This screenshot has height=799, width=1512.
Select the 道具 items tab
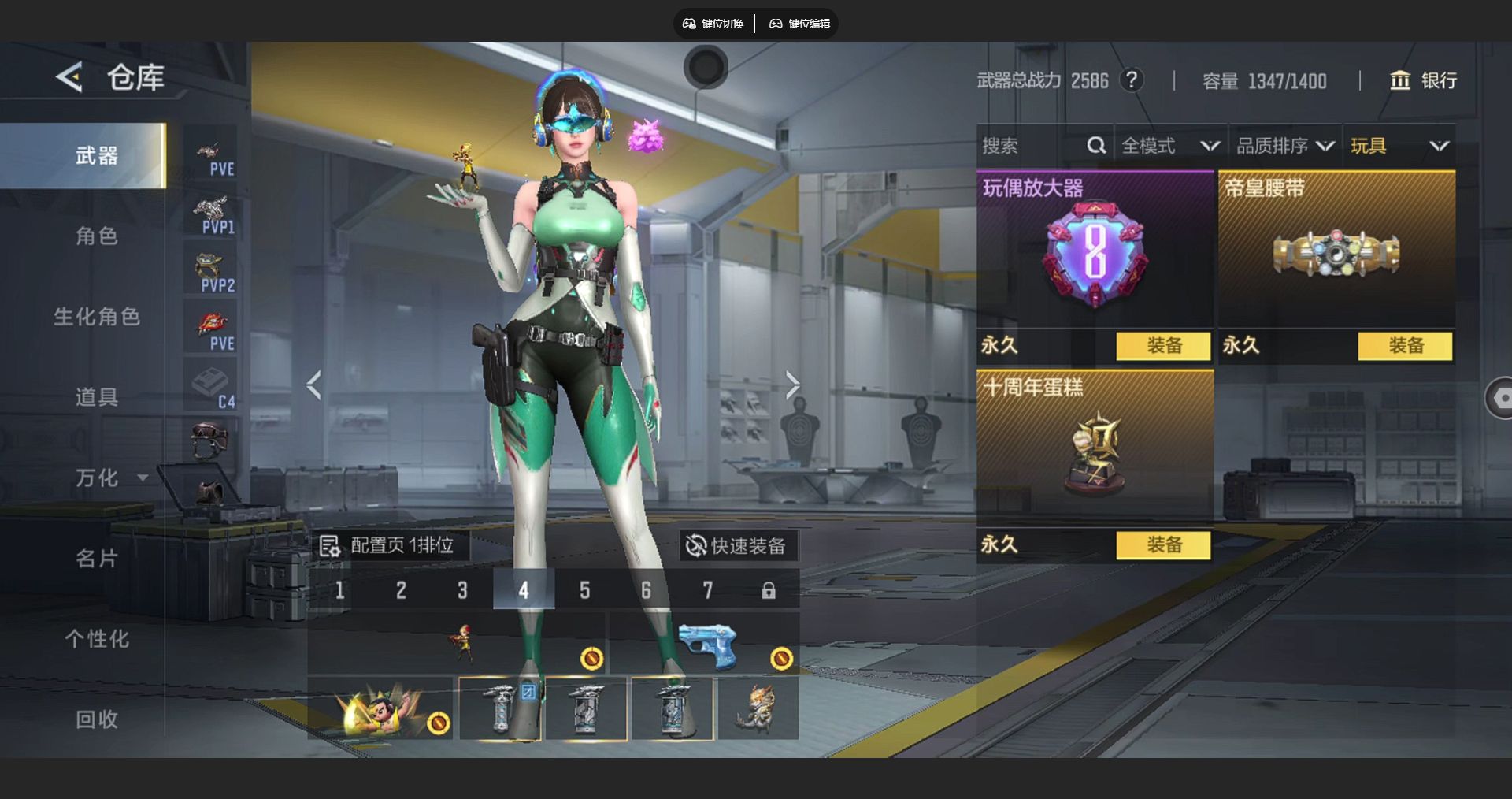tap(96, 397)
